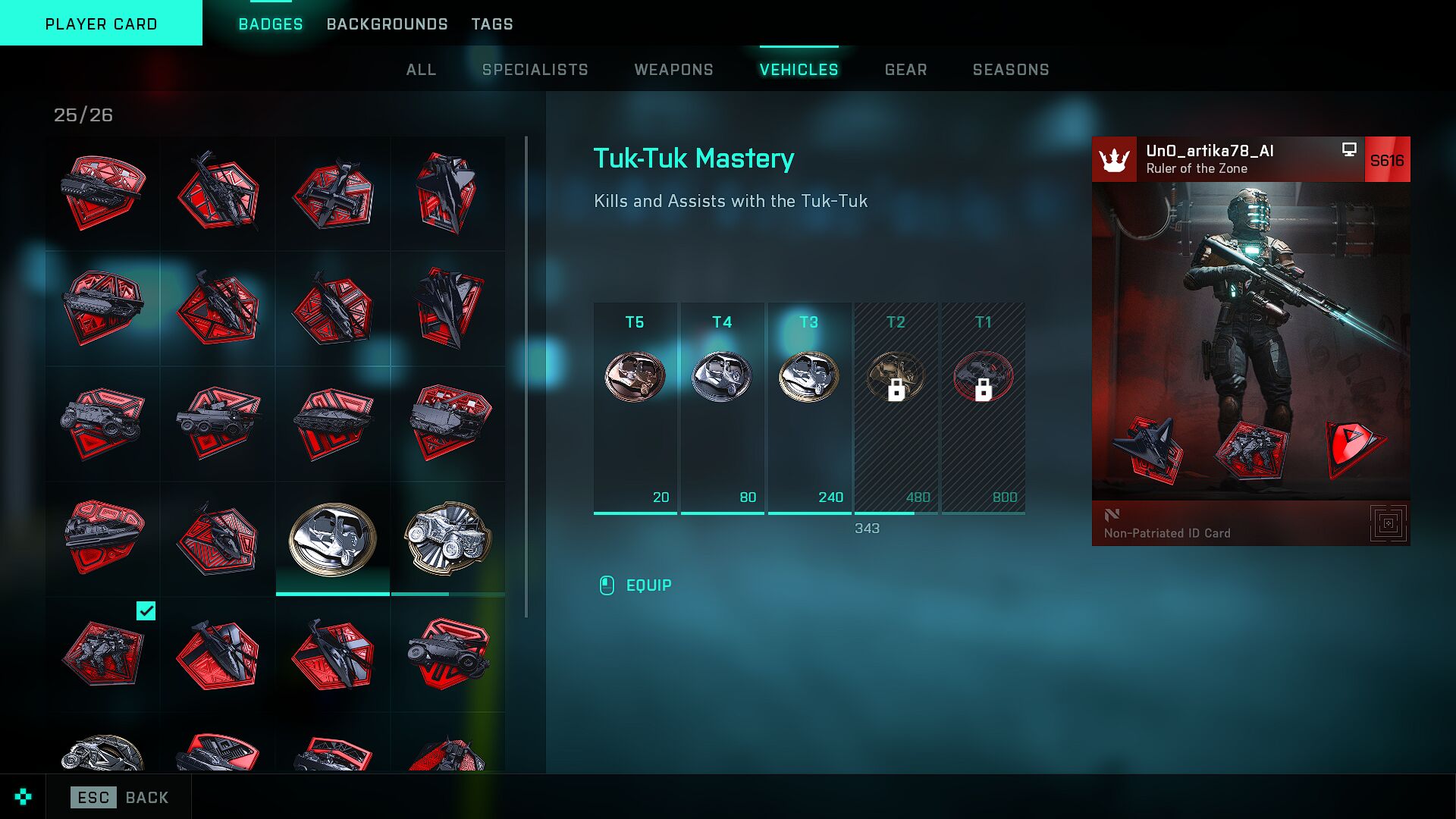Pick the silver quad bike badge
This screenshot has height=819, width=1456.
coord(448,538)
